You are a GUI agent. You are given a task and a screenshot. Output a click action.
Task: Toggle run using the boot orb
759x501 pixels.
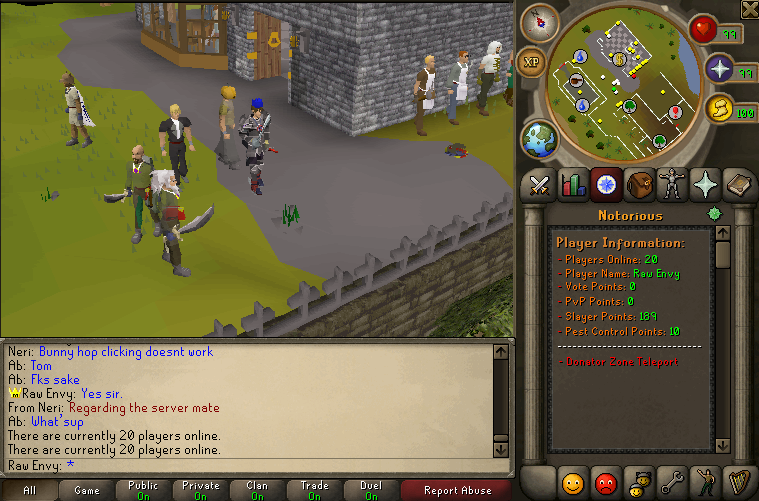[718, 108]
